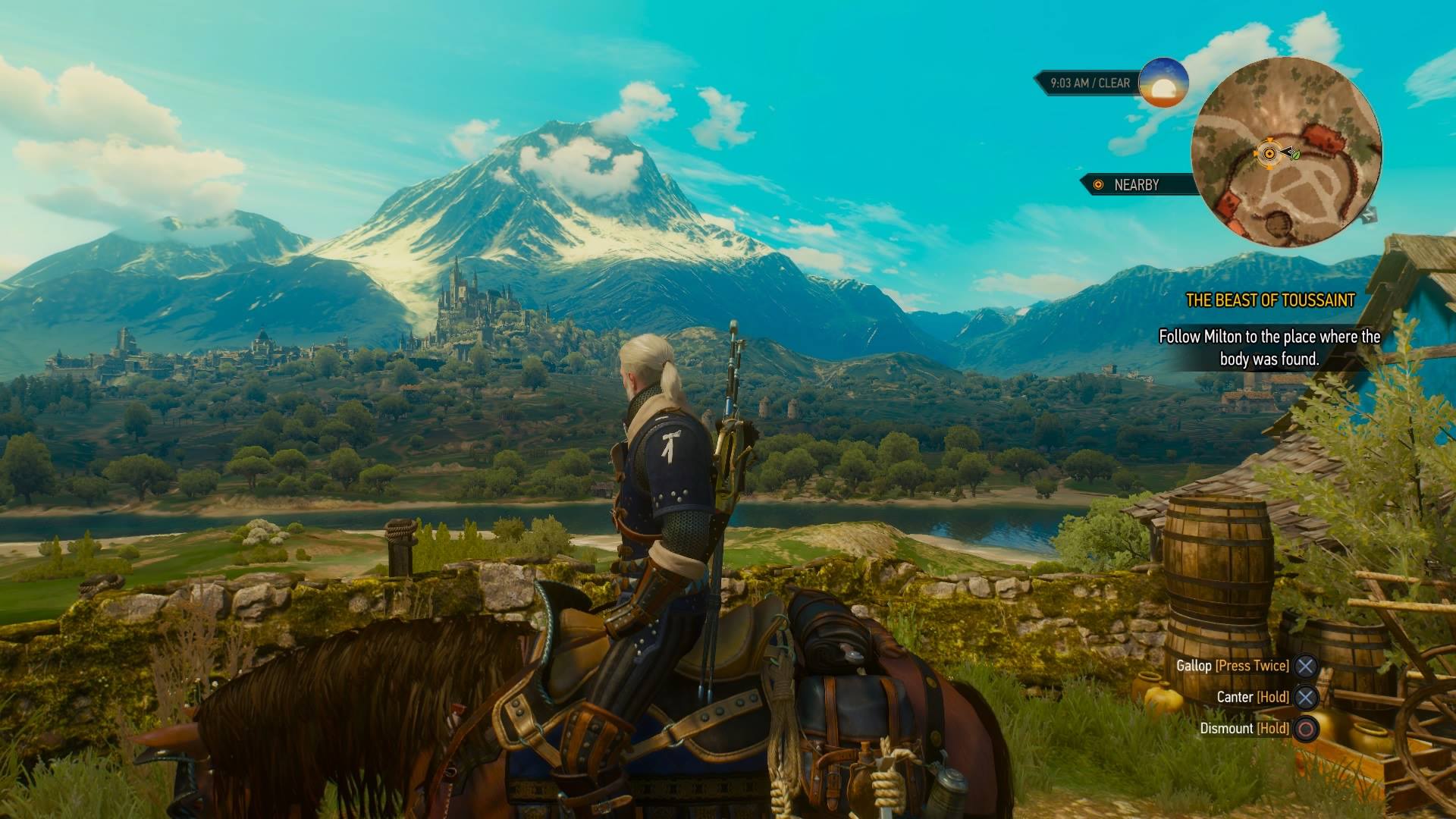Open the circular minimap
Viewport: 1456px width, 819px height.
point(1286,152)
